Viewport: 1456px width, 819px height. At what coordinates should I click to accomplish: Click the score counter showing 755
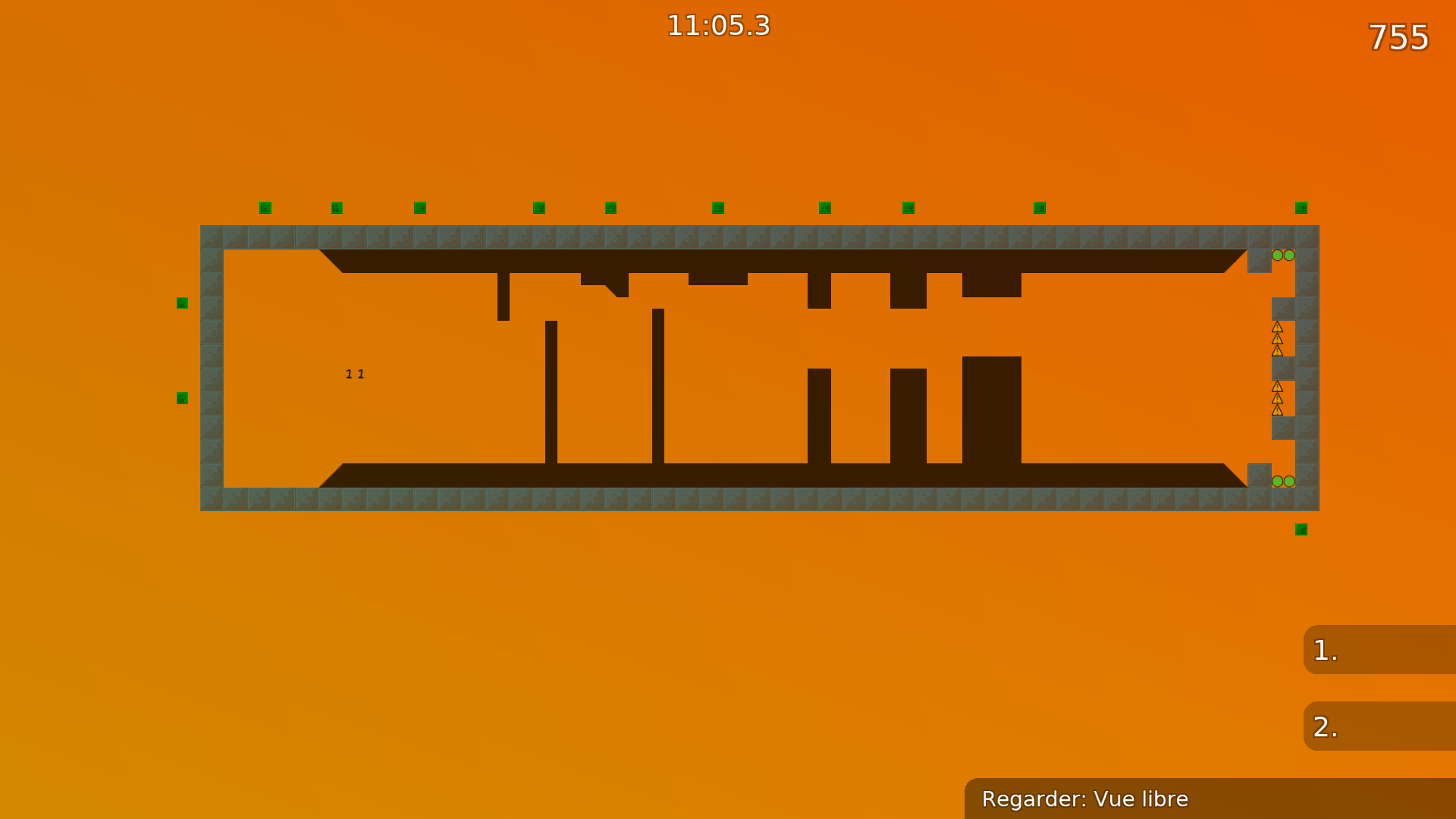tap(1398, 37)
